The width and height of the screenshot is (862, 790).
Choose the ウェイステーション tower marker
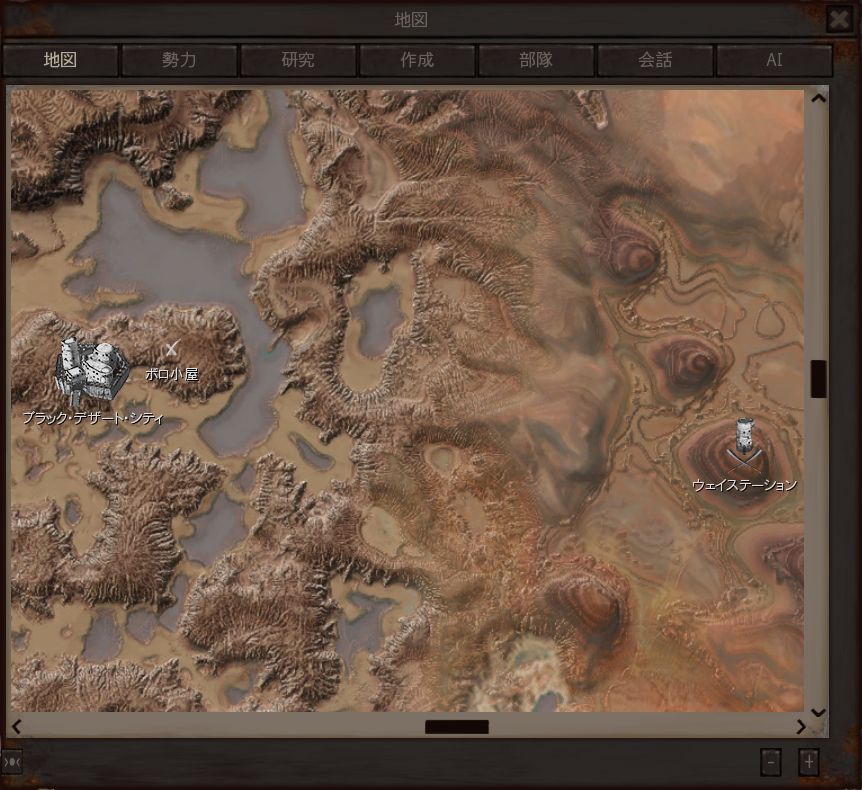click(x=743, y=445)
